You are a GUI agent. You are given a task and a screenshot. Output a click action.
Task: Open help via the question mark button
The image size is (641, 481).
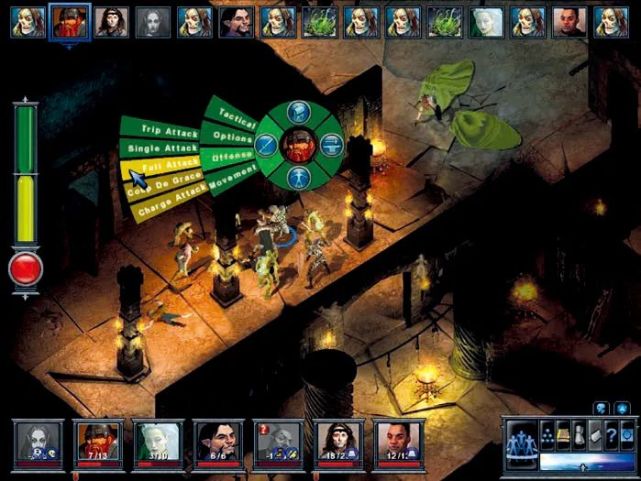[x=611, y=432]
